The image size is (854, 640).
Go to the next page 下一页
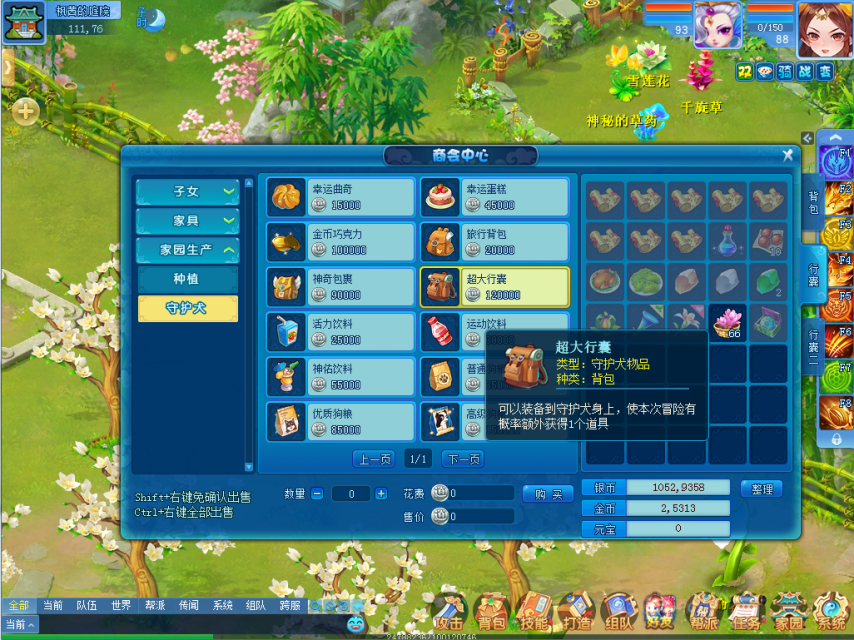pyautogui.click(x=461, y=459)
